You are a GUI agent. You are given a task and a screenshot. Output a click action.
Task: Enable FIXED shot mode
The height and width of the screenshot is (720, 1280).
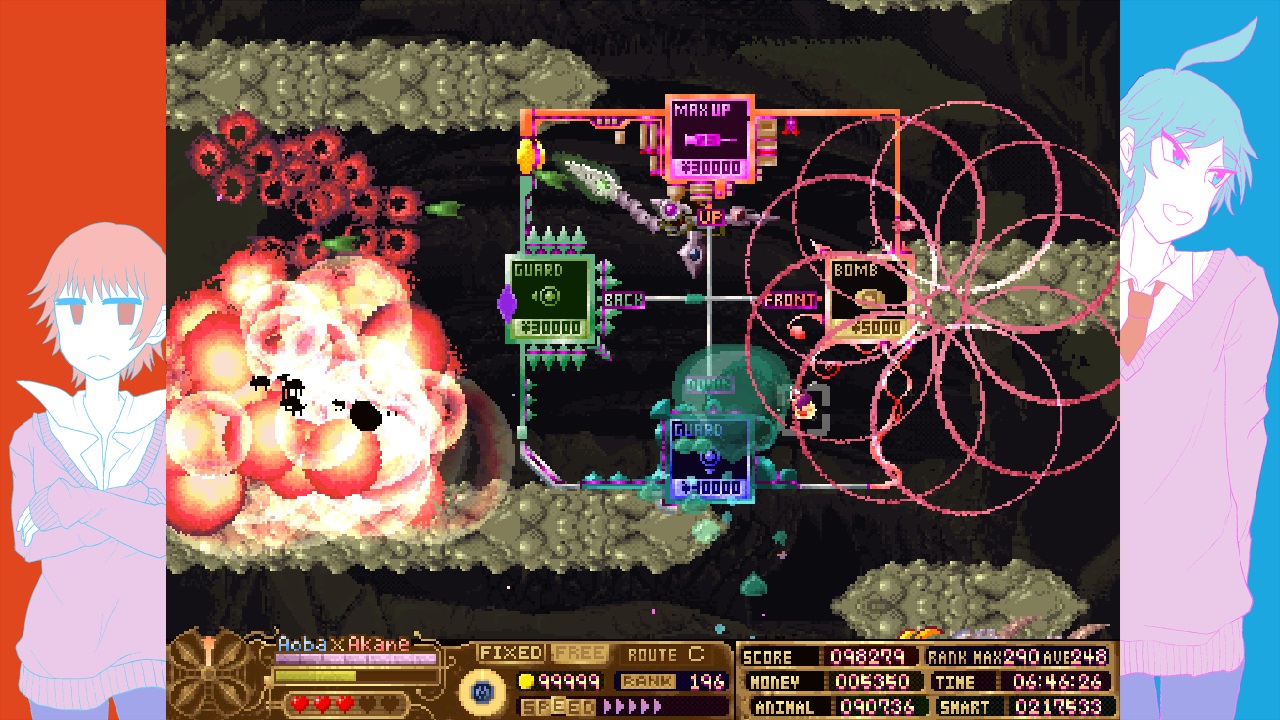click(x=513, y=652)
